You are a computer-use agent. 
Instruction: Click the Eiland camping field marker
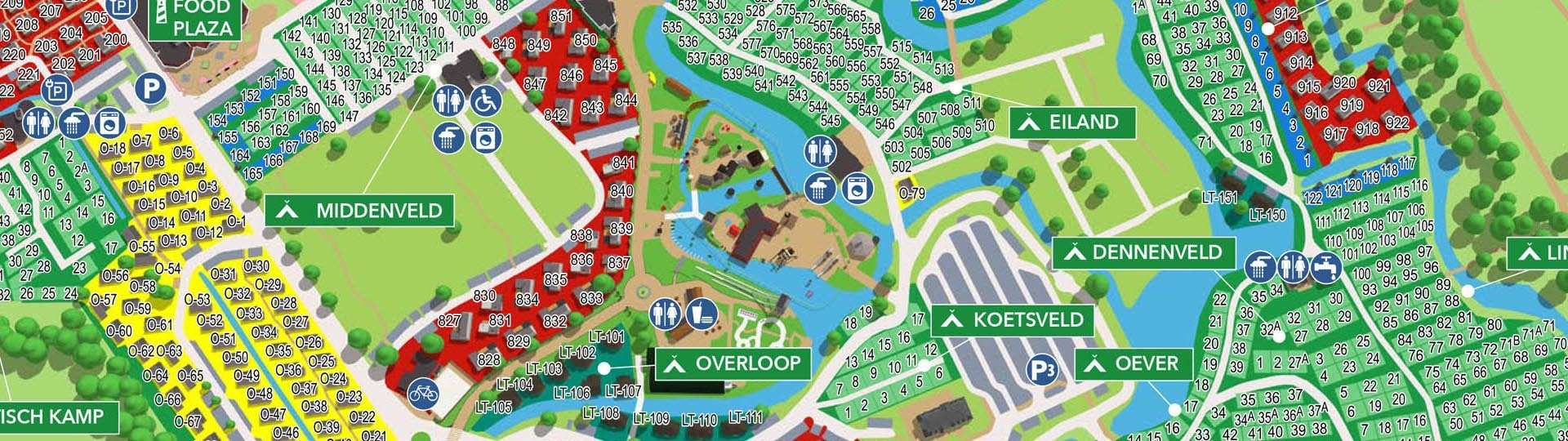coord(1072,122)
